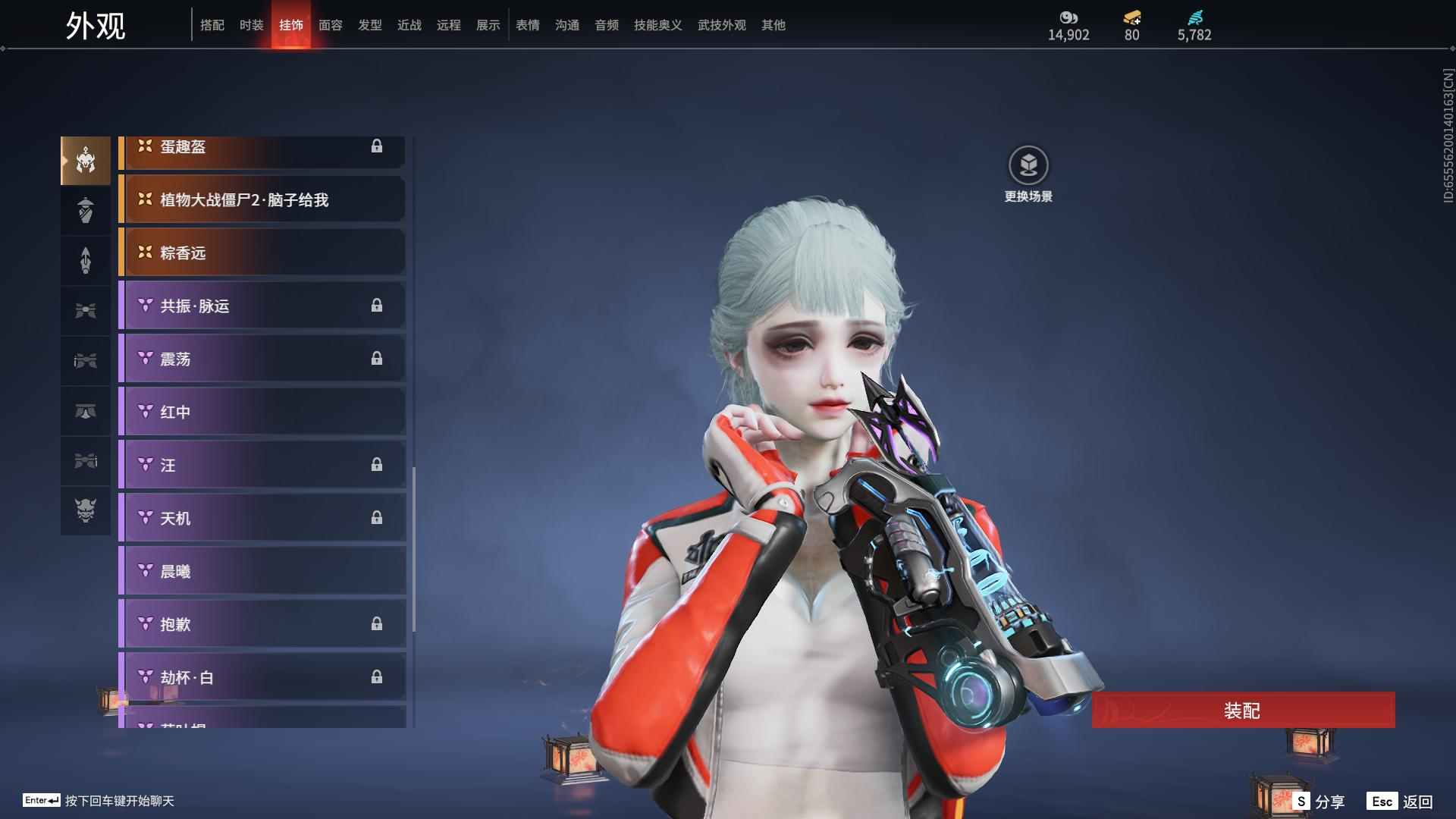Choose the locked 天机 accessory
This screenshot has width=1456, height=819.
262,518
